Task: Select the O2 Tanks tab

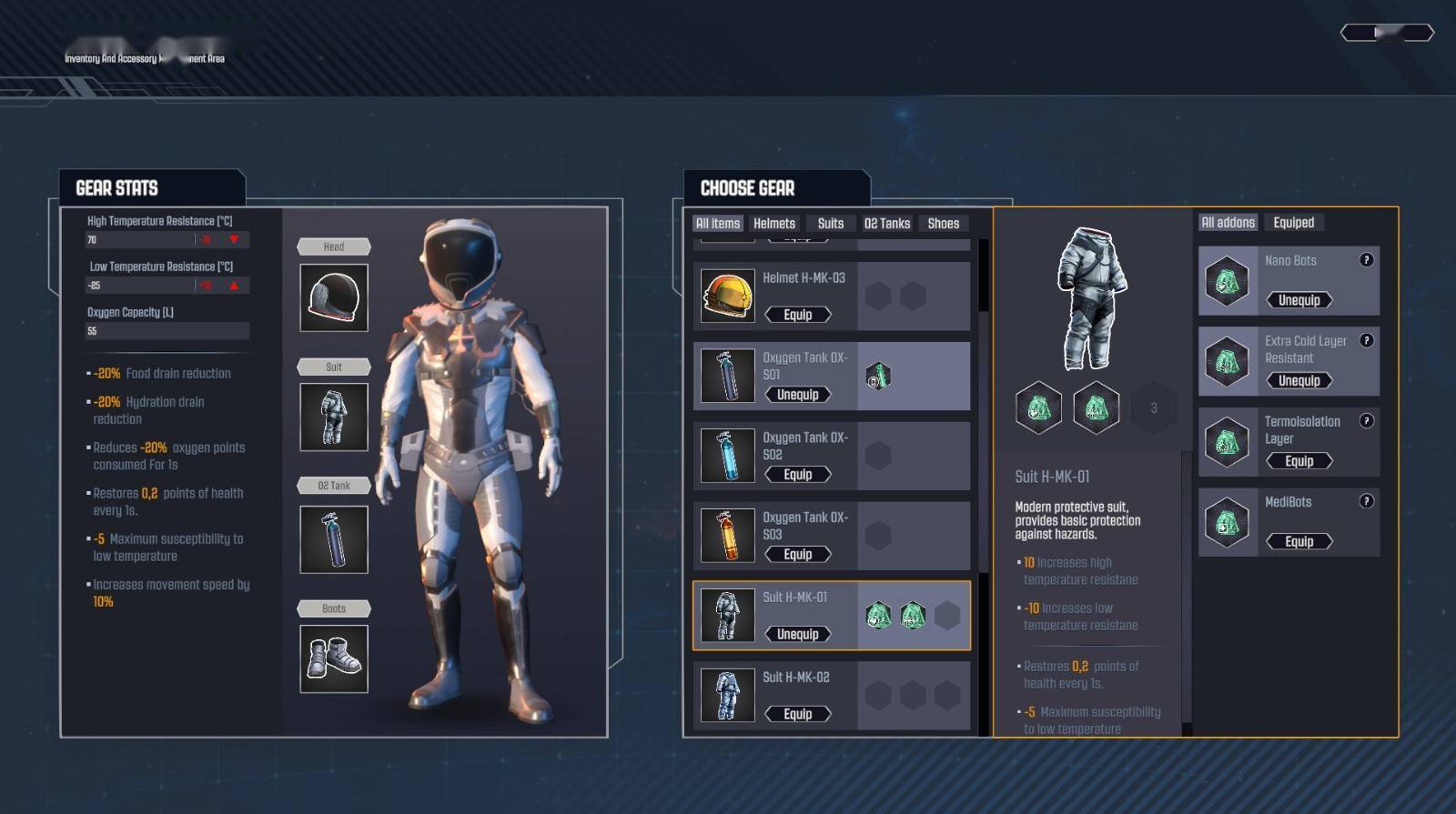Action: (x=886, y=224)
